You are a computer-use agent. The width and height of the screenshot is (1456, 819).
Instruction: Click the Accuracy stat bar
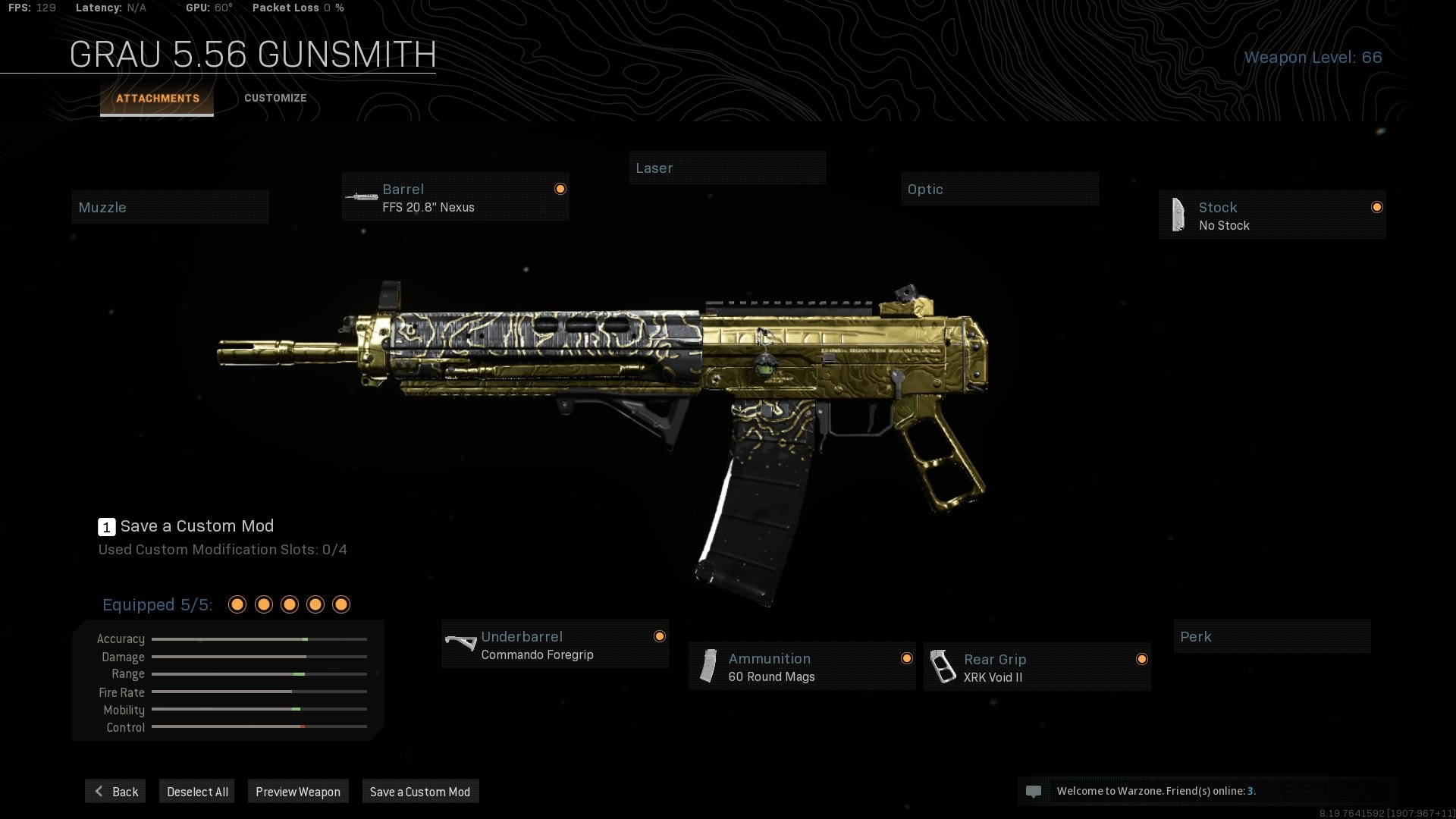click(259, 639)
